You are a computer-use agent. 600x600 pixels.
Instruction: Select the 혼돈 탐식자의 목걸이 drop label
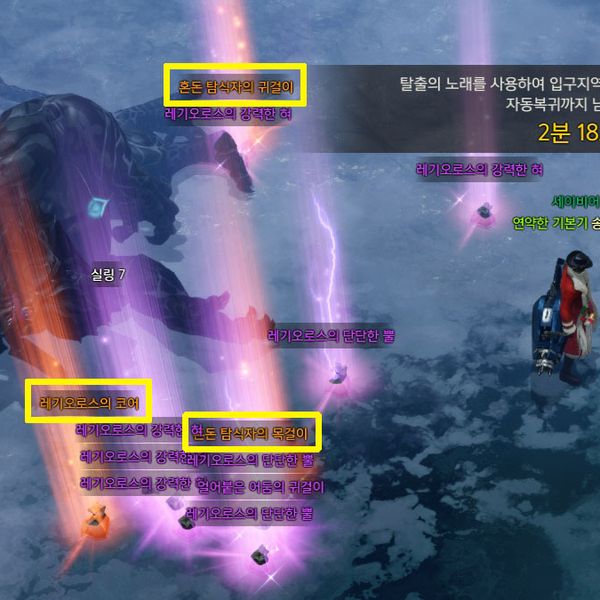point(253,433)
